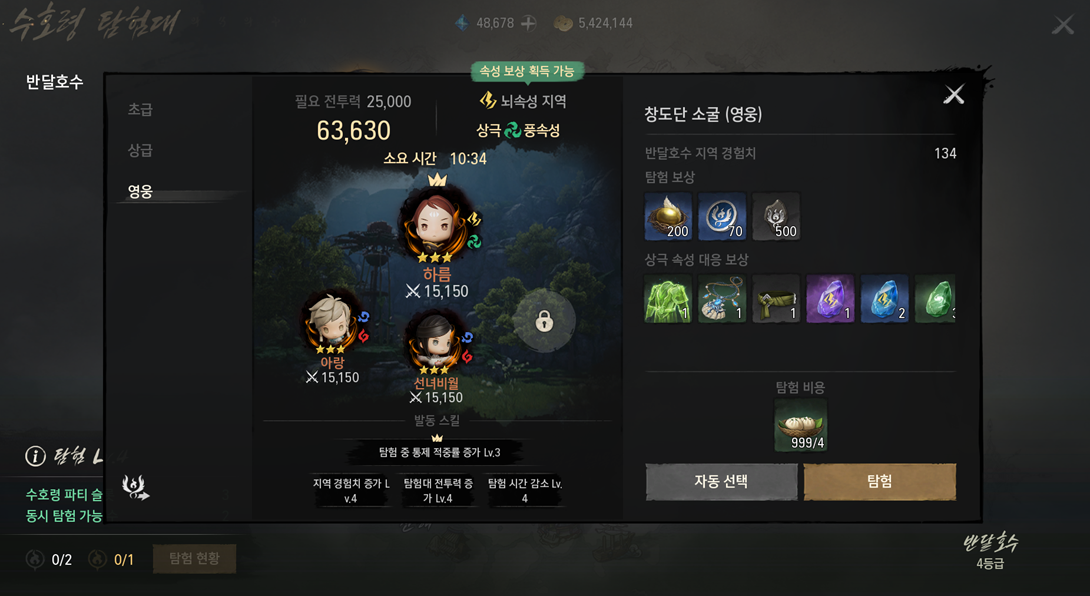Inspect the golden nest reward icon (200)

point(668,216)
